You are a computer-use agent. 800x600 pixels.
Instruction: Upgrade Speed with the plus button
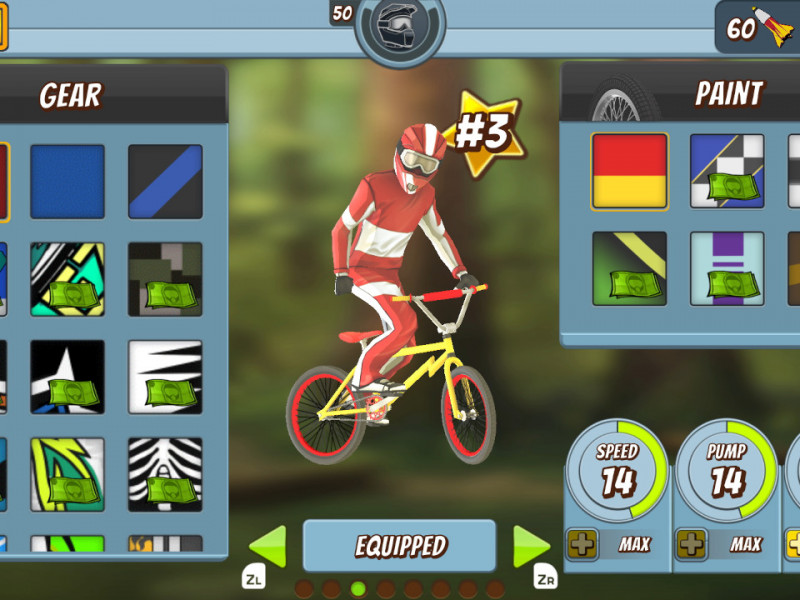[x=581, y=545]
